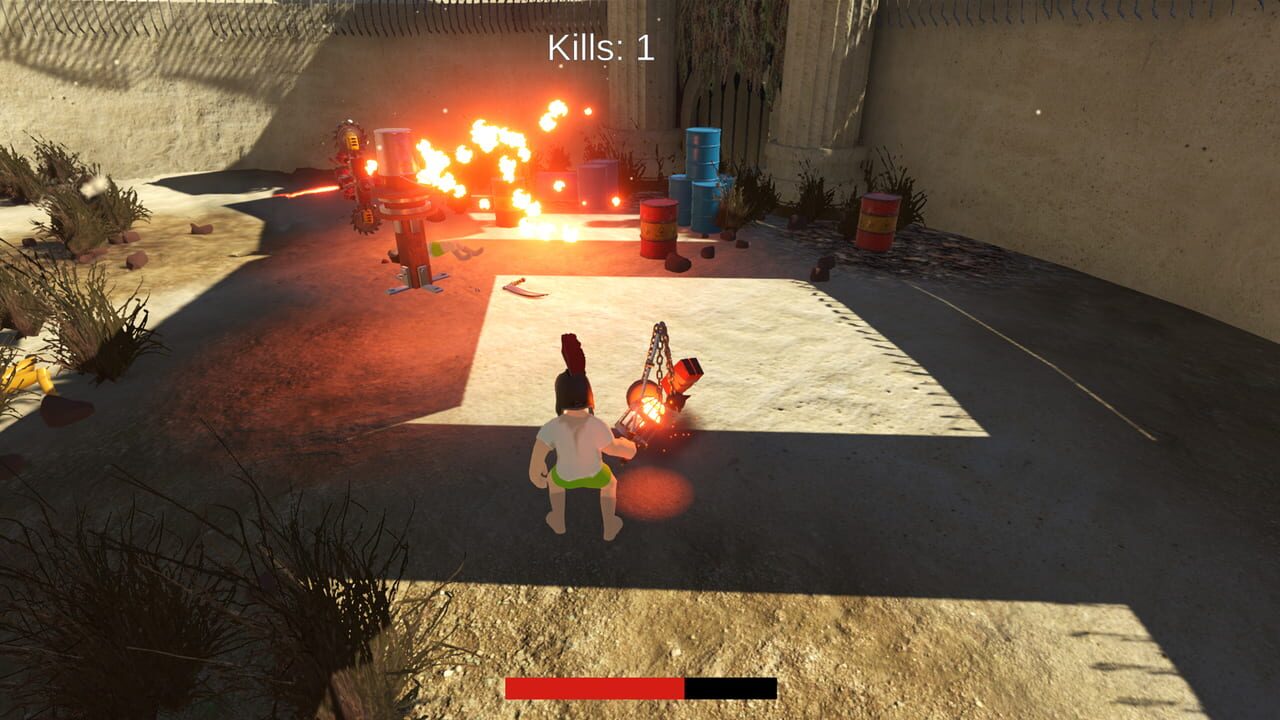Click the black portion of the health bar
Image resolution: width=1280 pixels, height=720 pixels.
[x=730, y=687]
